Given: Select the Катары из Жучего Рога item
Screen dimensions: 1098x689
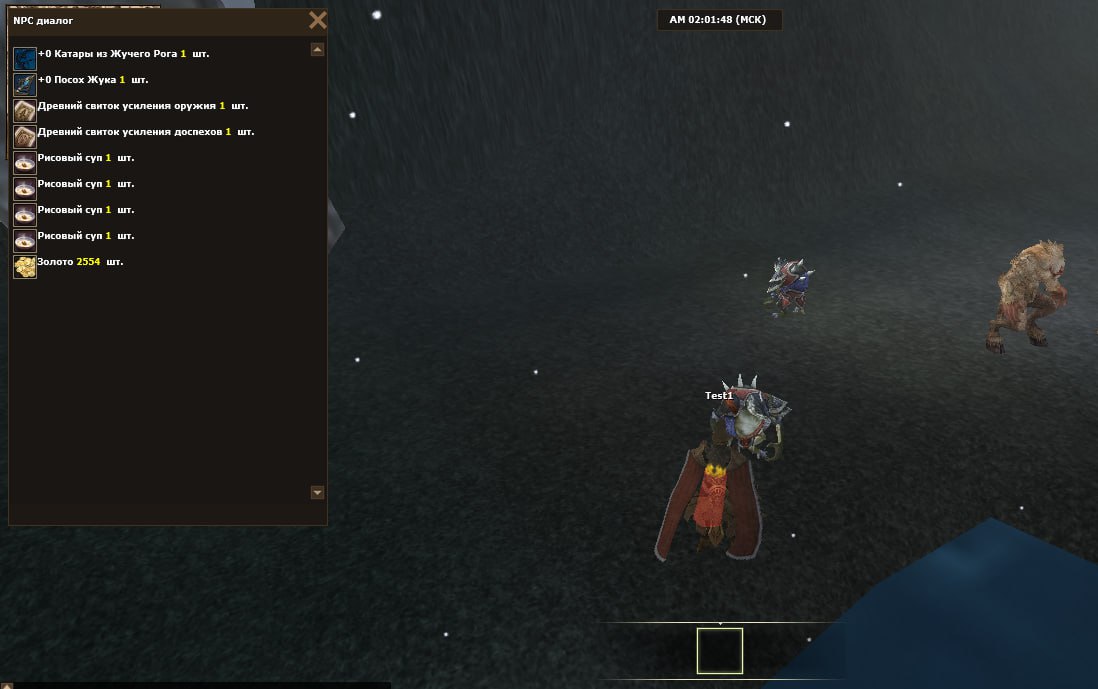Looking at the screenshot, I should [x=123, y=54].
